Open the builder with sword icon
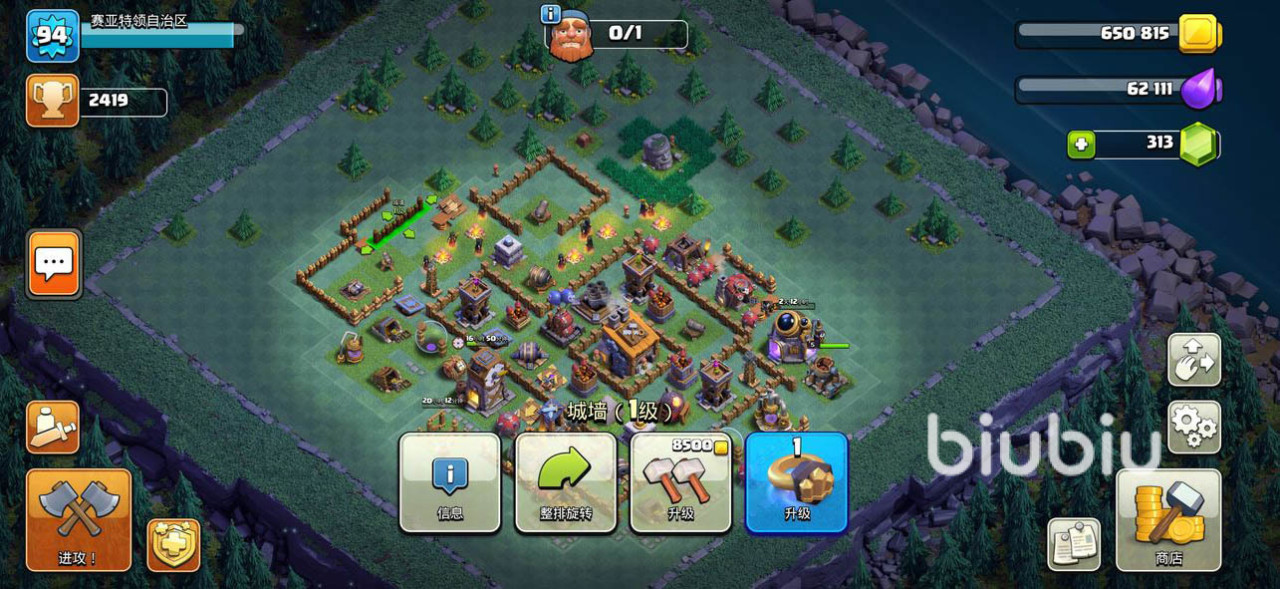1280x589 pixels. (x=52, y=427)
